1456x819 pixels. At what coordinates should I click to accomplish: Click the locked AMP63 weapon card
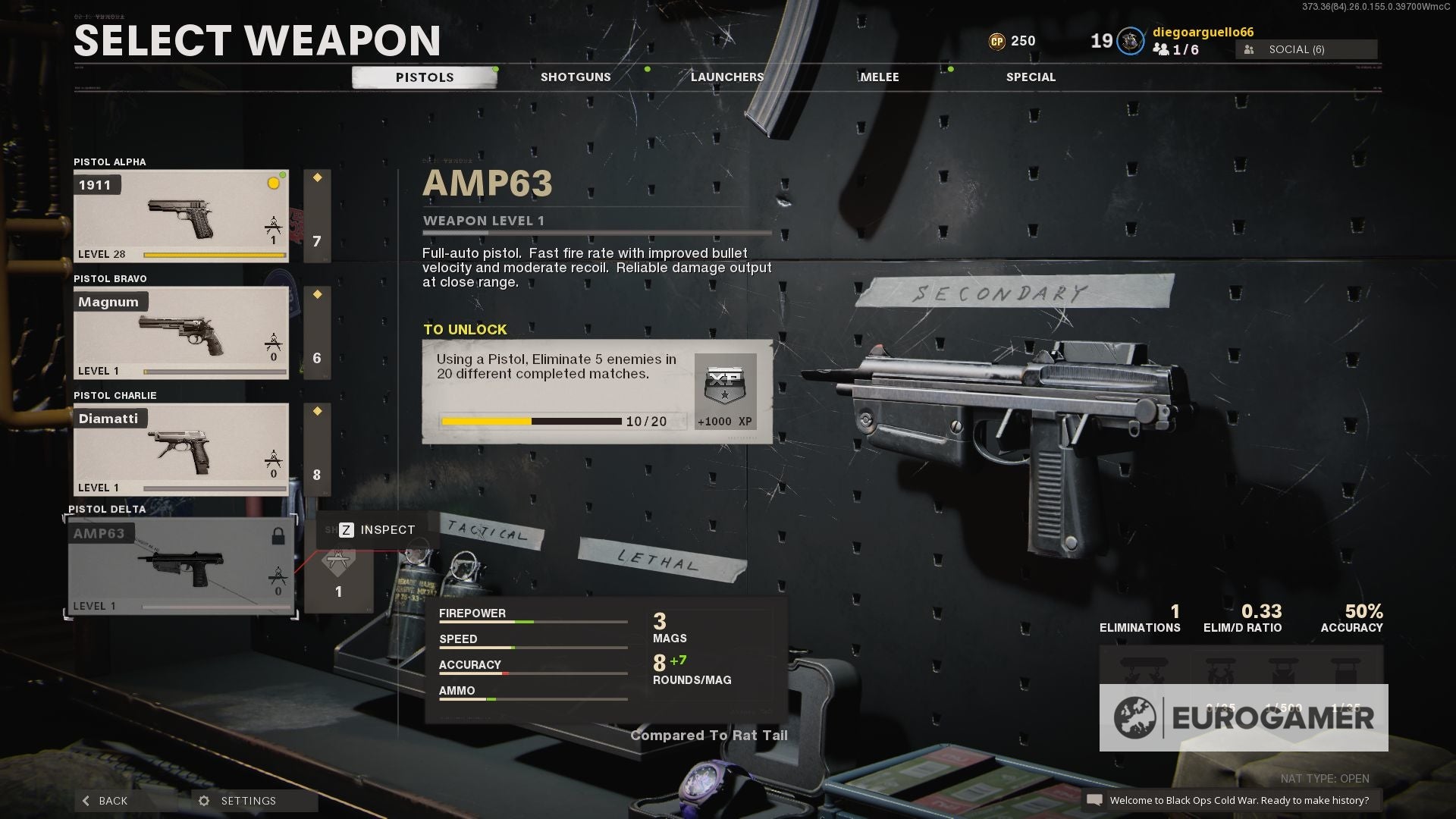coord(180,565)
